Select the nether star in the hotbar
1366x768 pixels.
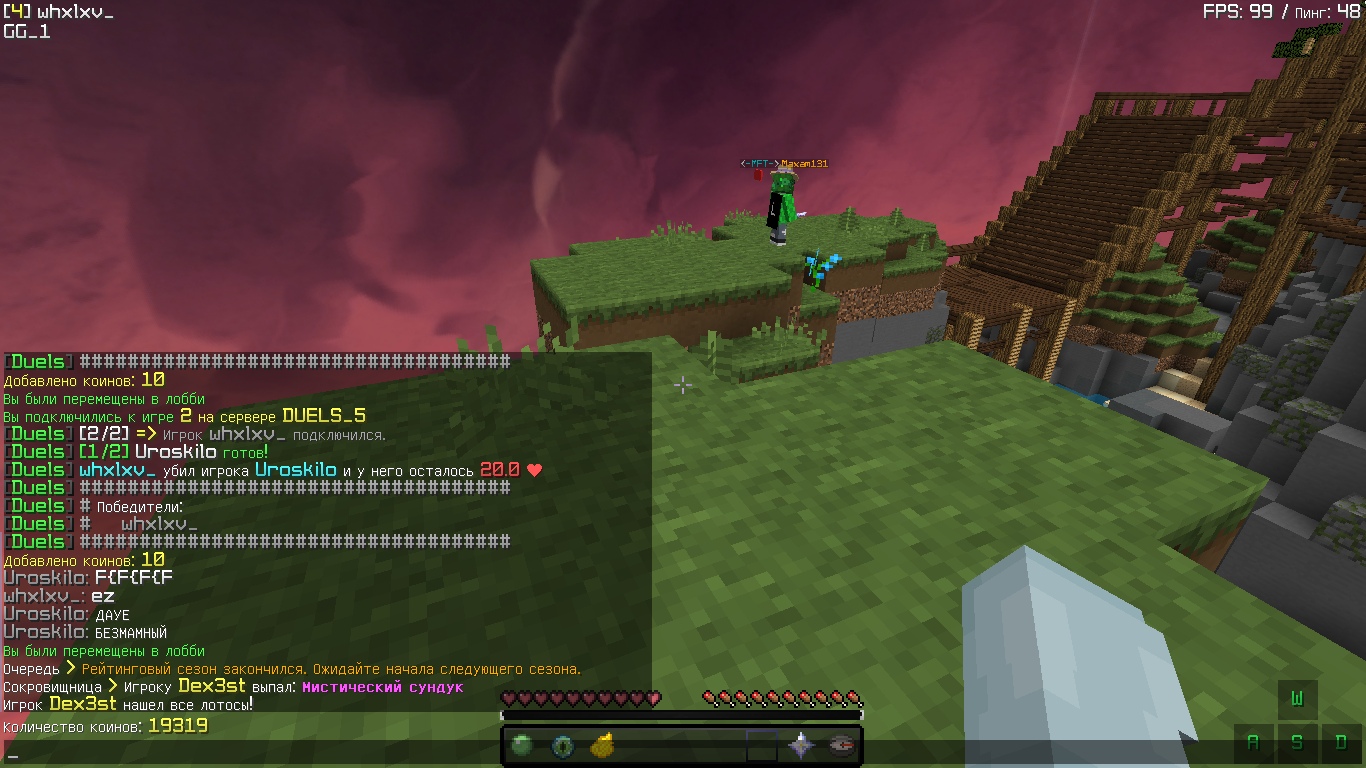point(801,744)
